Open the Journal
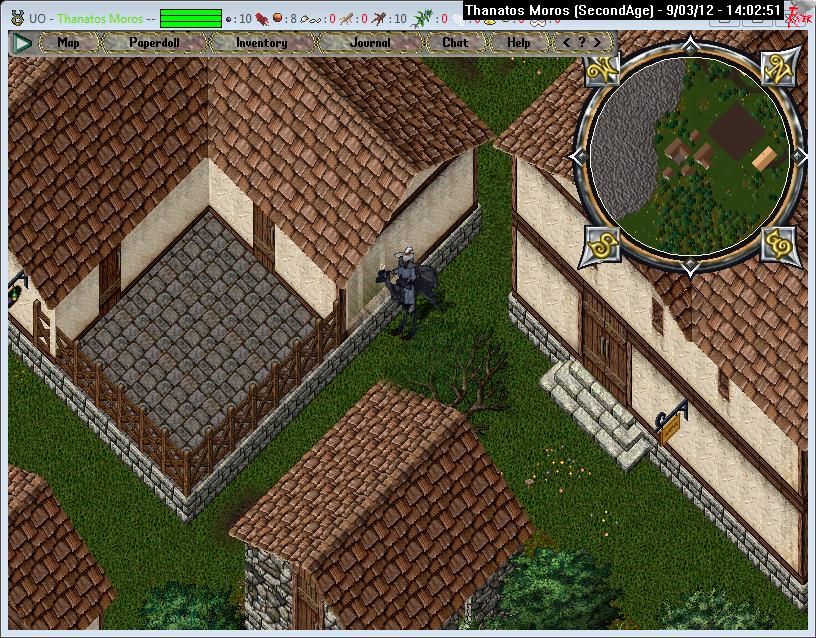 pyautogui.click(x=369, y=43)
